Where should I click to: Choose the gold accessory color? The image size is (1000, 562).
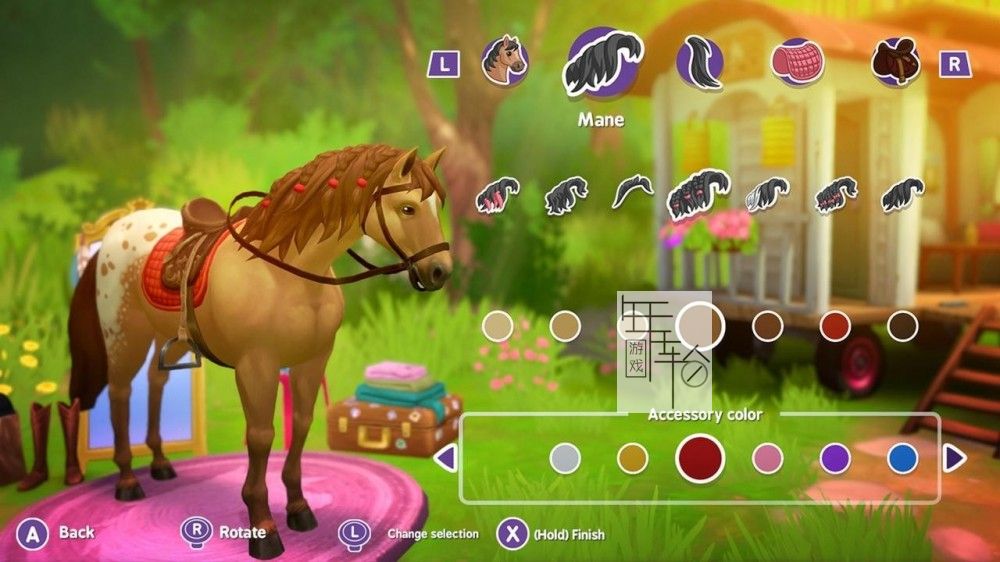point(633,458)
